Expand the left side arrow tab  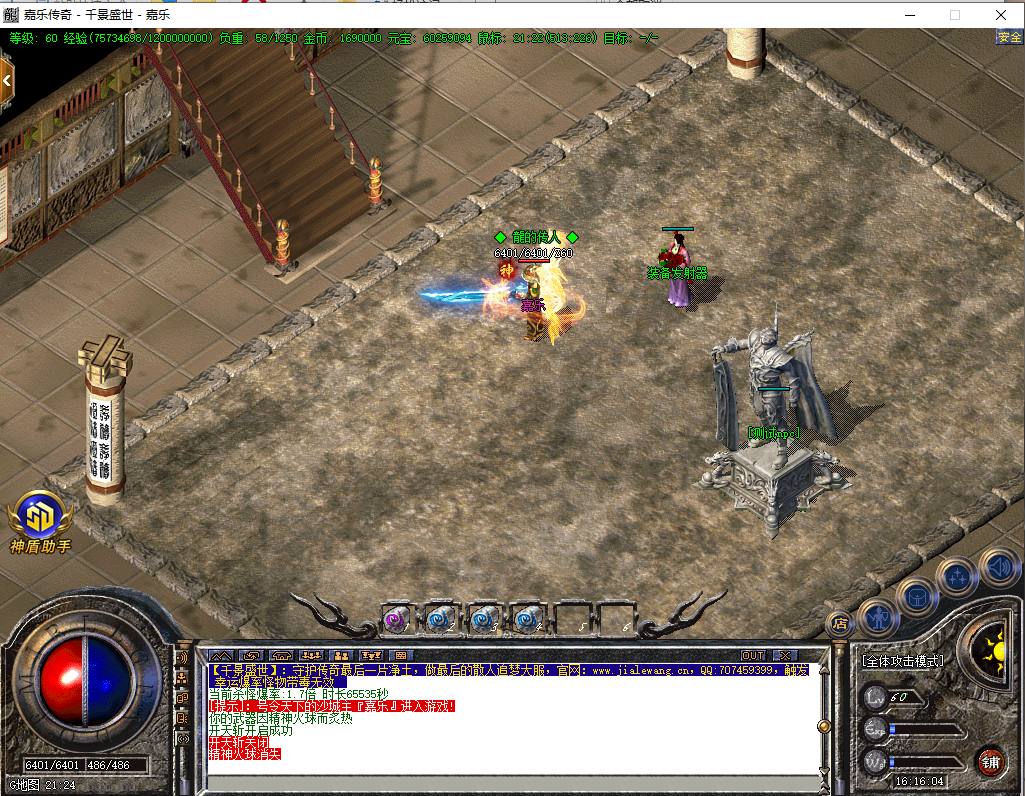[7, 80]
